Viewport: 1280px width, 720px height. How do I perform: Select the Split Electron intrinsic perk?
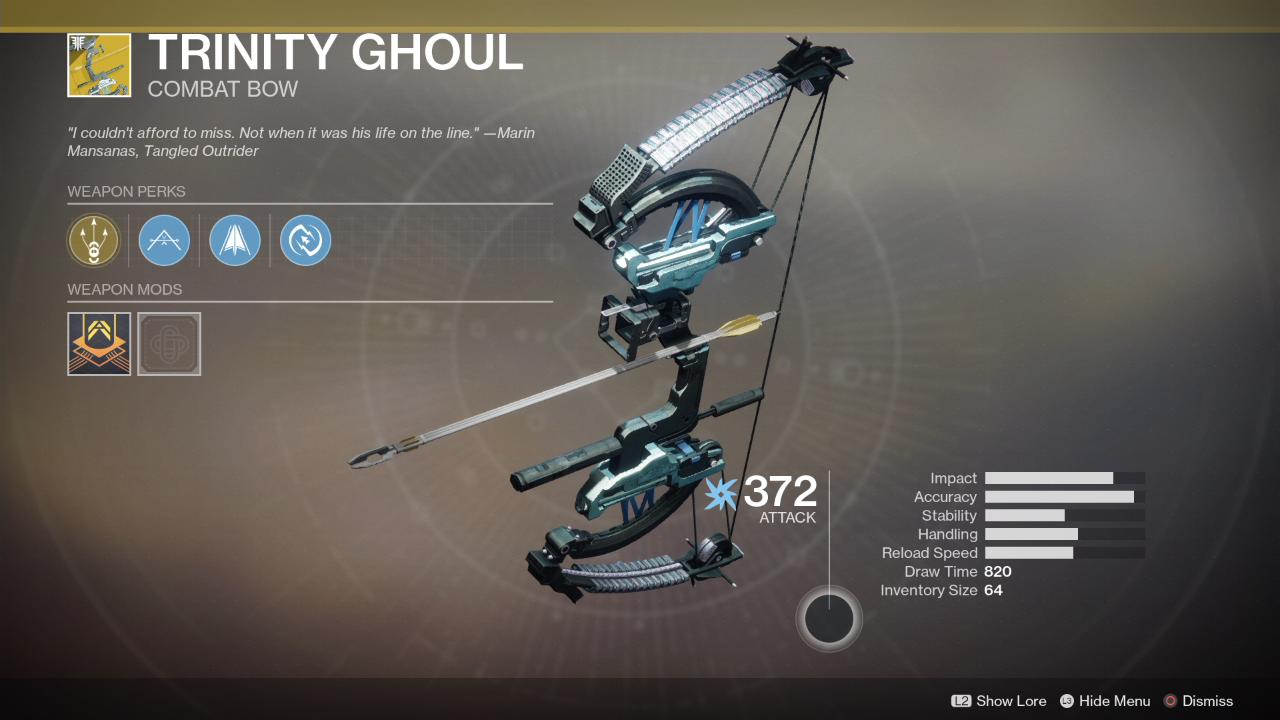tap(93, 240)
